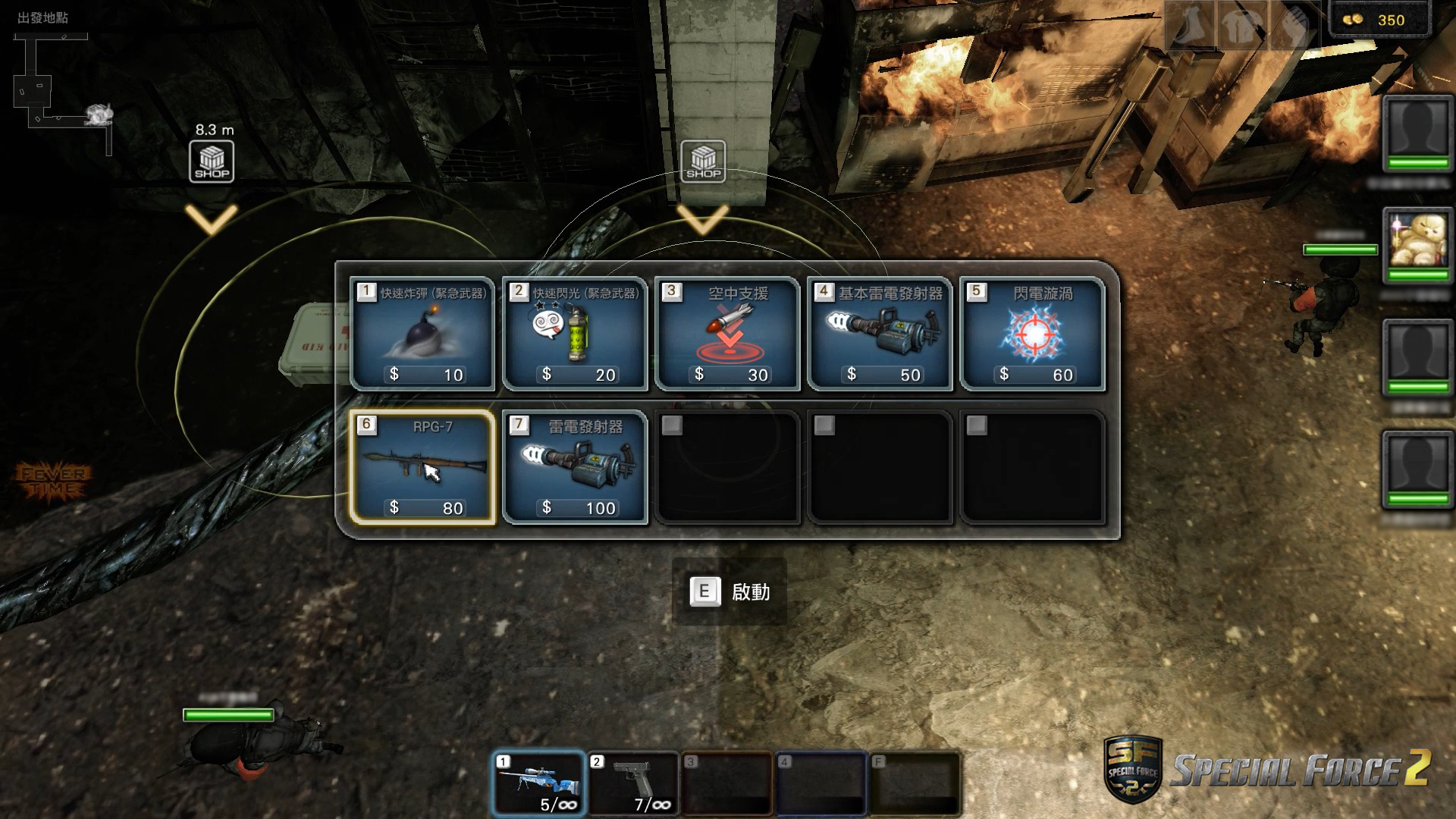The image size is (1456, 819).
Task: Select the RPG-7 rocket launcher shop item
Action: click(422, 467)
